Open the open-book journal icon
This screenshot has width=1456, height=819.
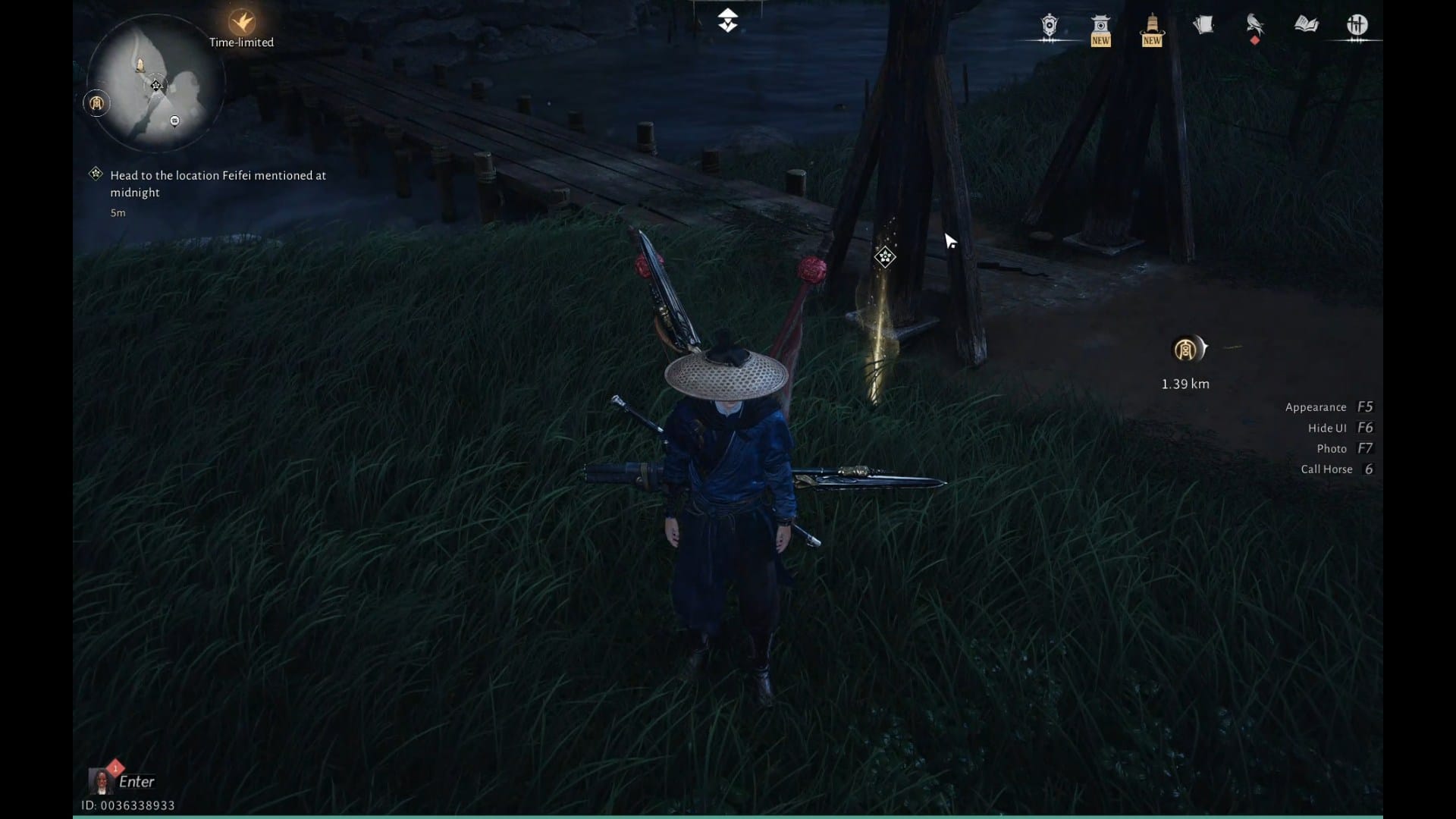point(1306,25)
